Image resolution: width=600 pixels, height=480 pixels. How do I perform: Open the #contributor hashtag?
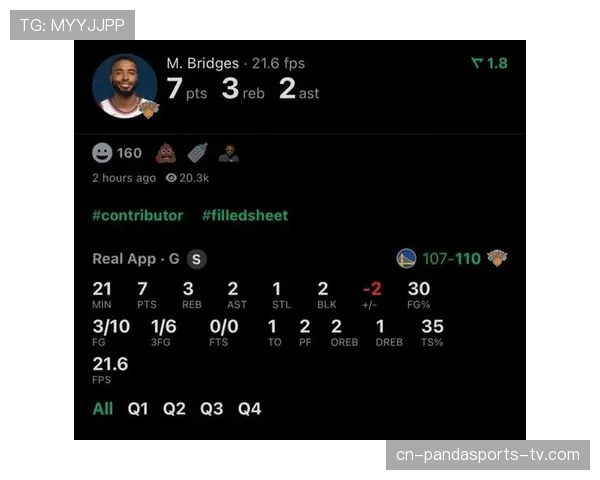click(x=138, y=215)
